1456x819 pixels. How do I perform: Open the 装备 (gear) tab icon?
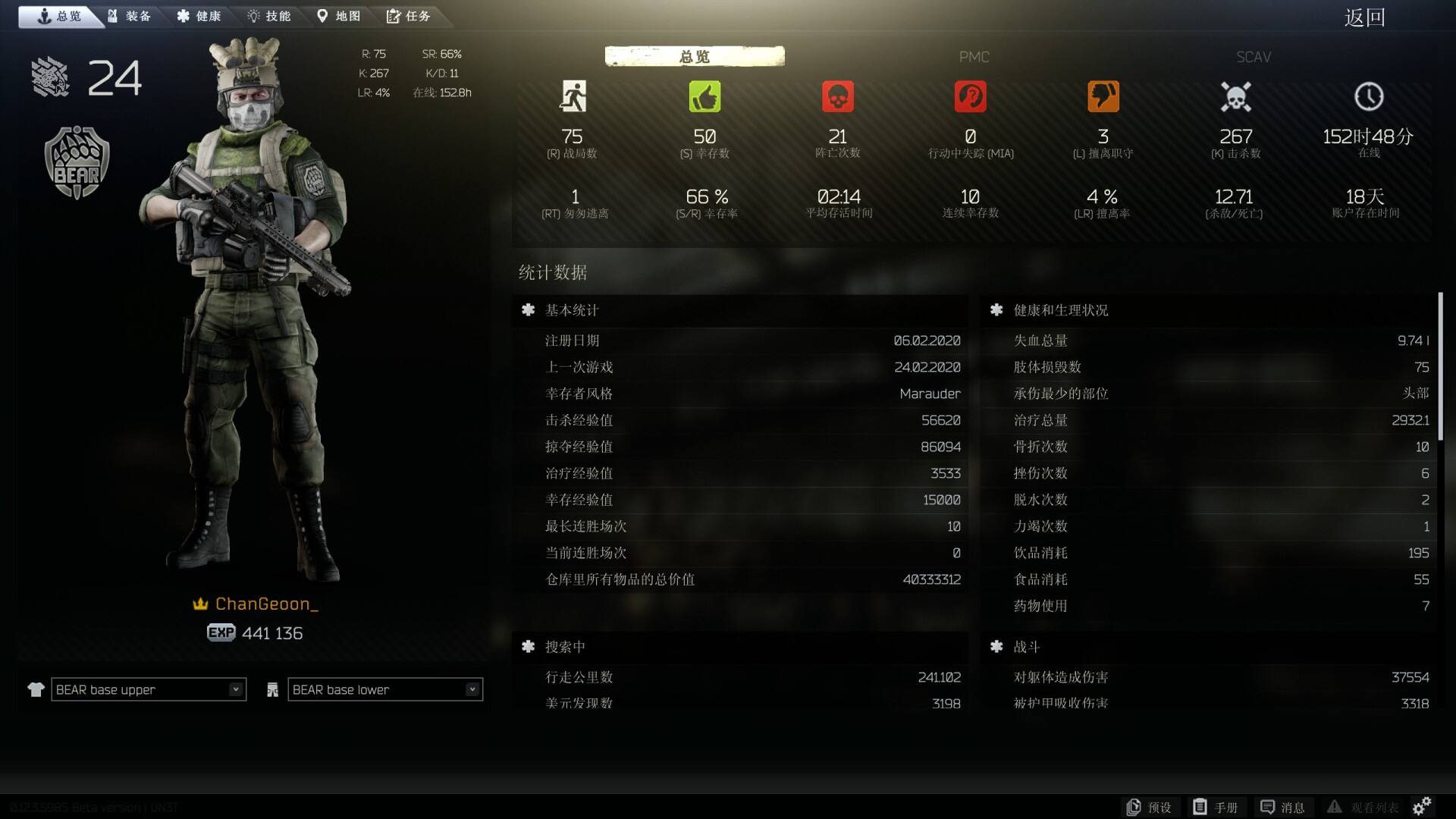click(x=111, y=15)
